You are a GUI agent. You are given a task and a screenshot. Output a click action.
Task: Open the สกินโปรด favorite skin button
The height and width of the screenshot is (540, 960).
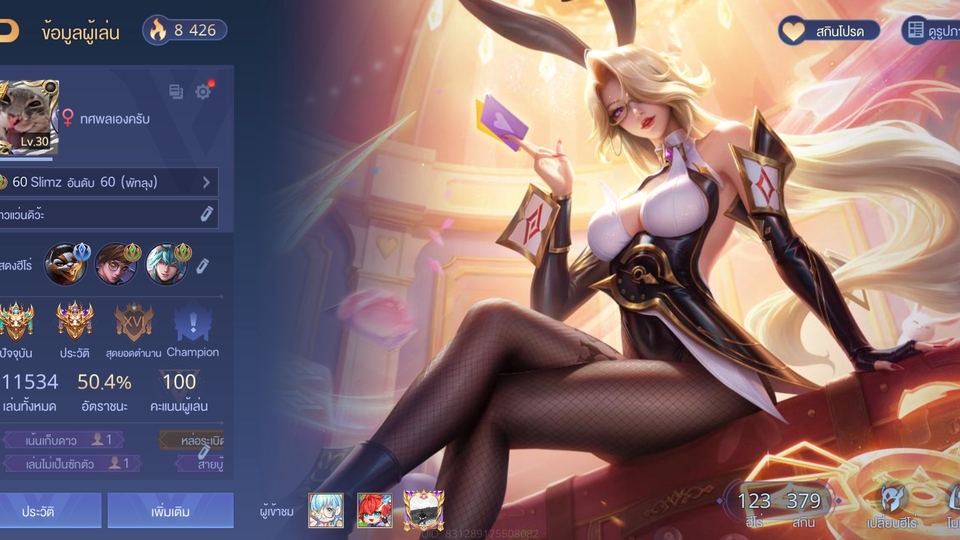coord(830,31)
